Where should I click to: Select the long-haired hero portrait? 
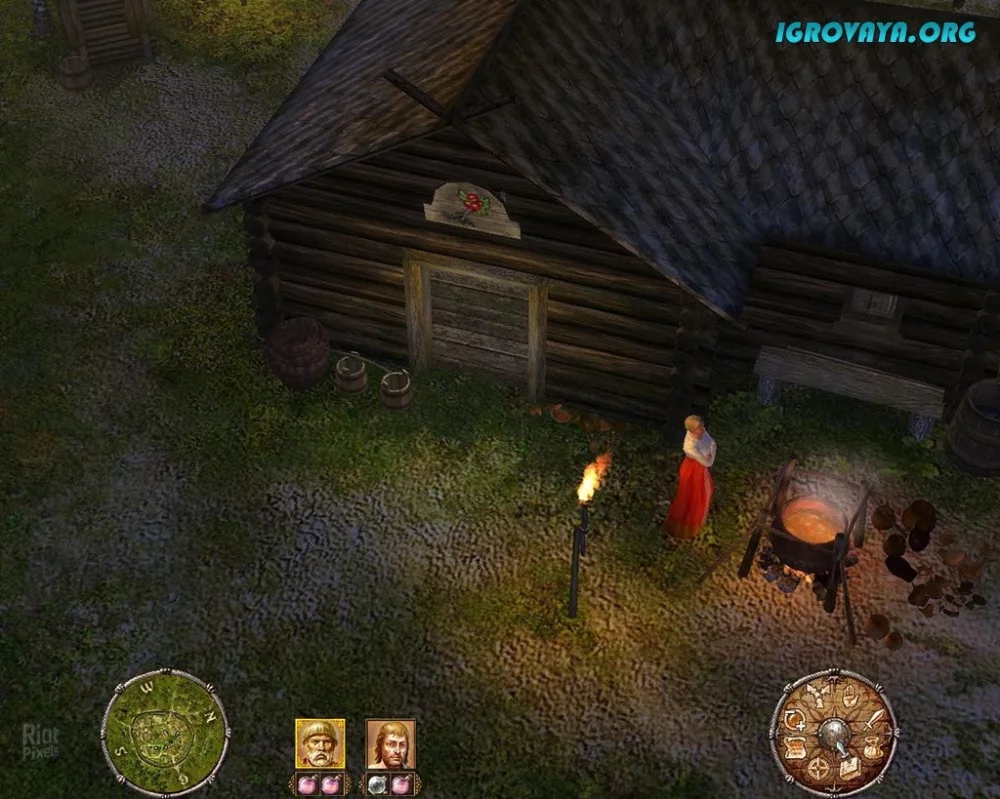click(x=391, y=744)
